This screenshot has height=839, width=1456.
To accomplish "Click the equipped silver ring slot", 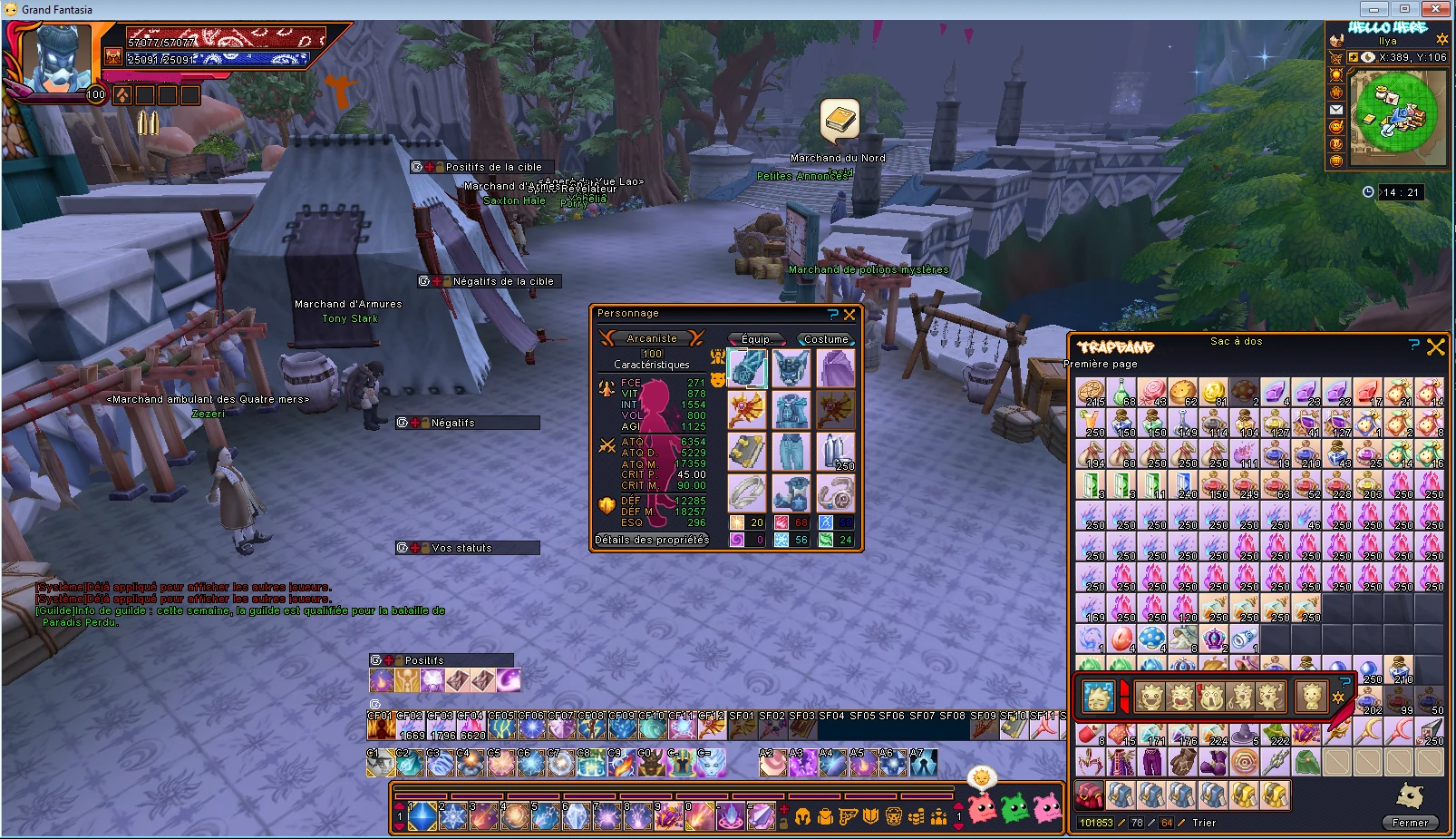I will coord(747,493).
